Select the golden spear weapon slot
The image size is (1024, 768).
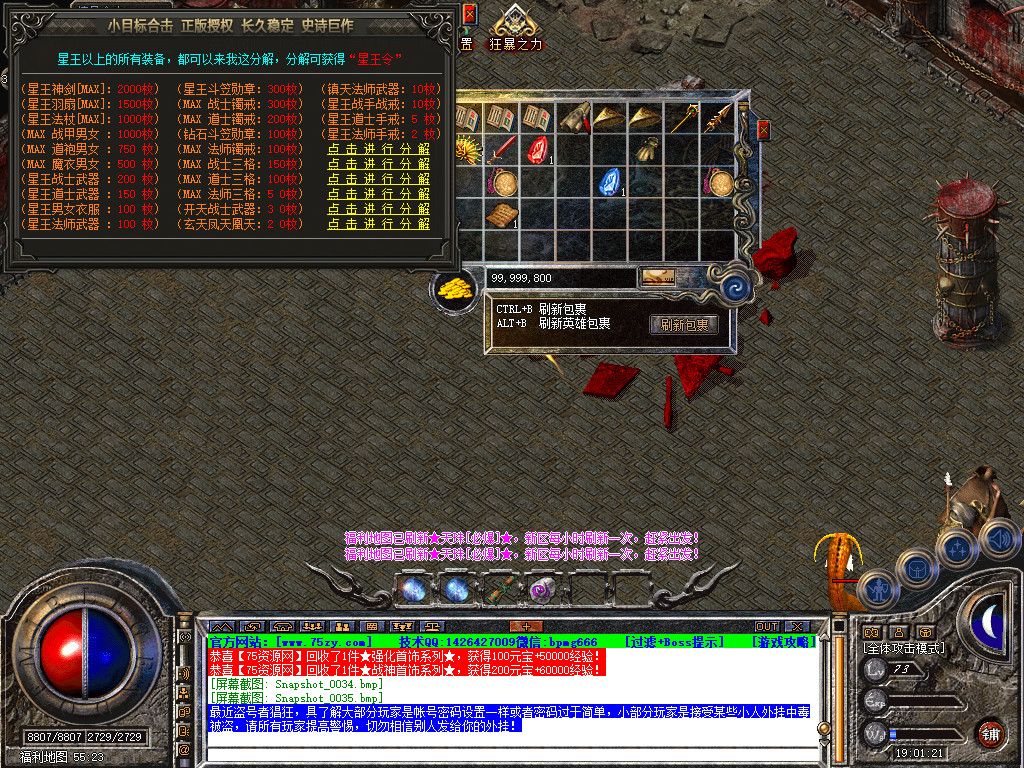[717, 118]
